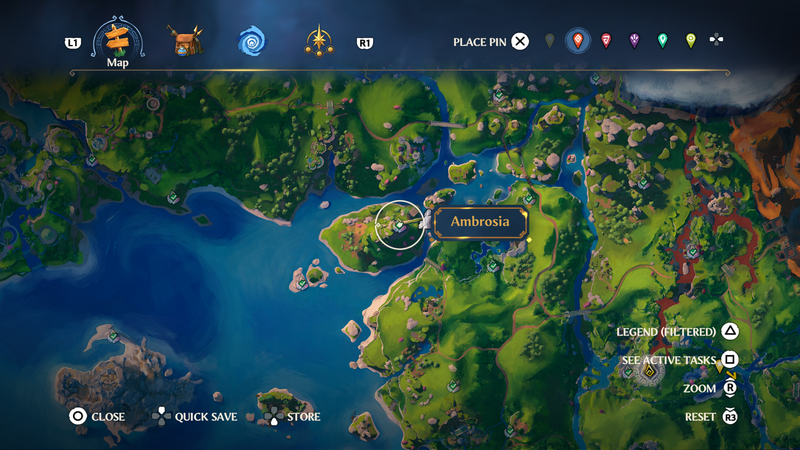Image resolution: width=800 pixels, height=450 pixels.
Task: Show active tasks list
Action: 731,360
